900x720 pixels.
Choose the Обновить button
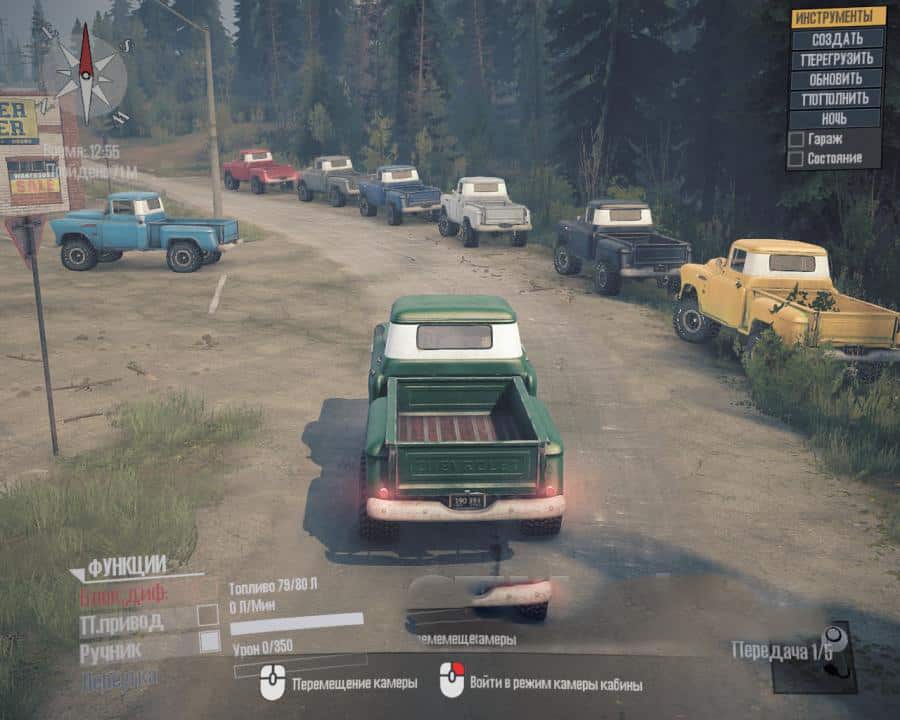837,79
